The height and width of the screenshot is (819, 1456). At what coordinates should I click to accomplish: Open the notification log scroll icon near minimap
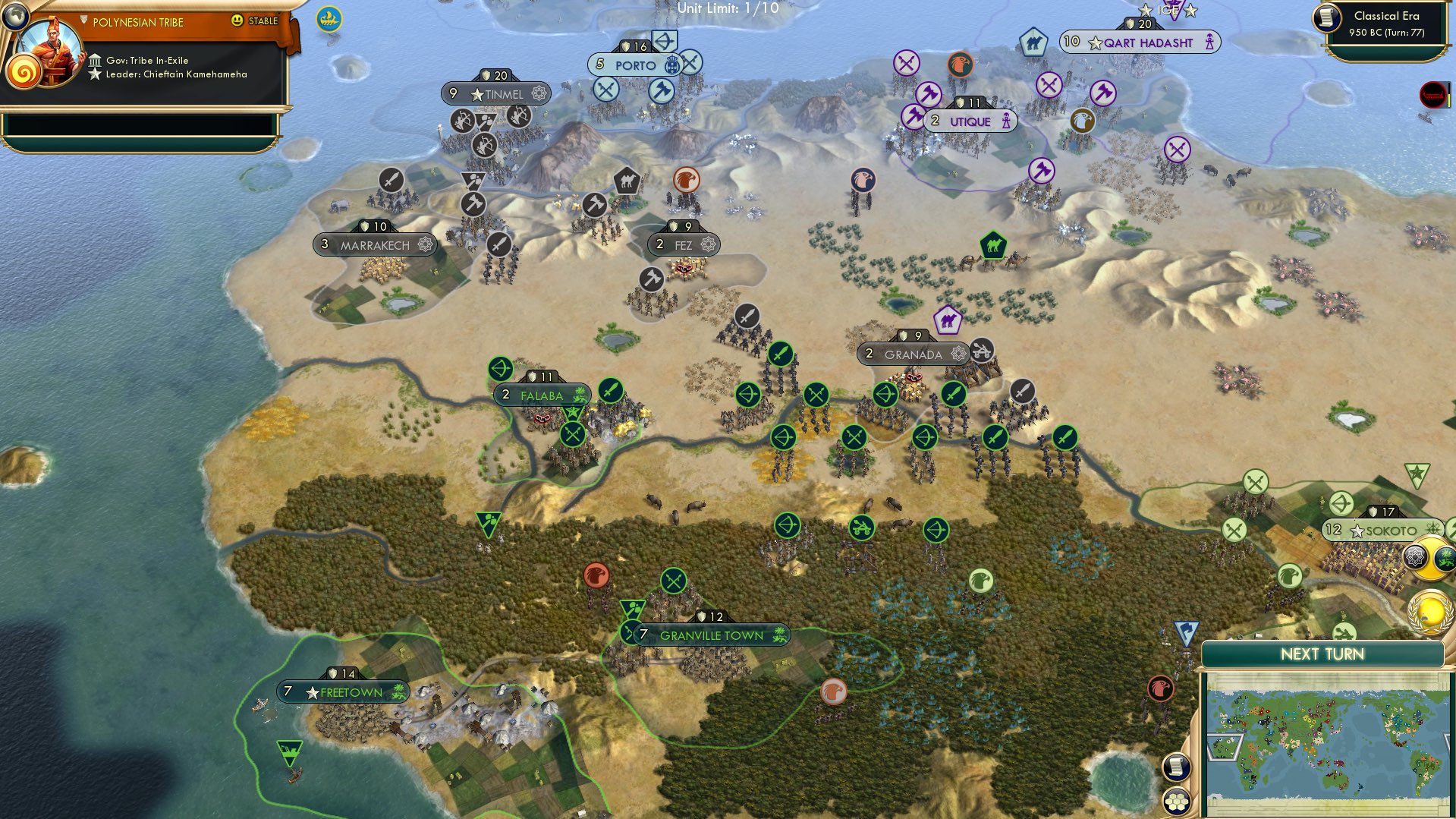click(1175, 767)
